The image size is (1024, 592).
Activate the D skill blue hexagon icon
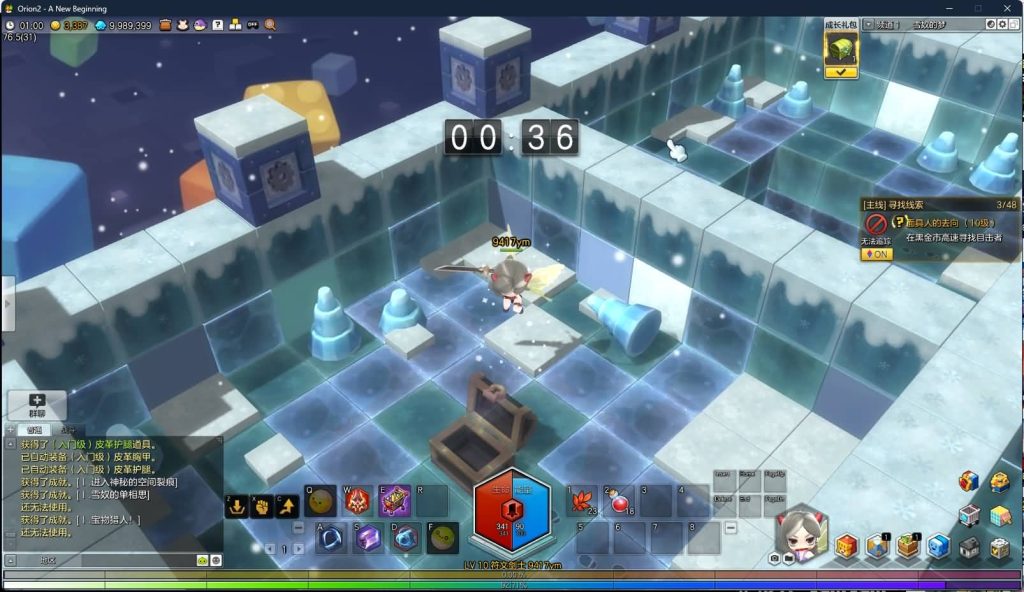405,538
